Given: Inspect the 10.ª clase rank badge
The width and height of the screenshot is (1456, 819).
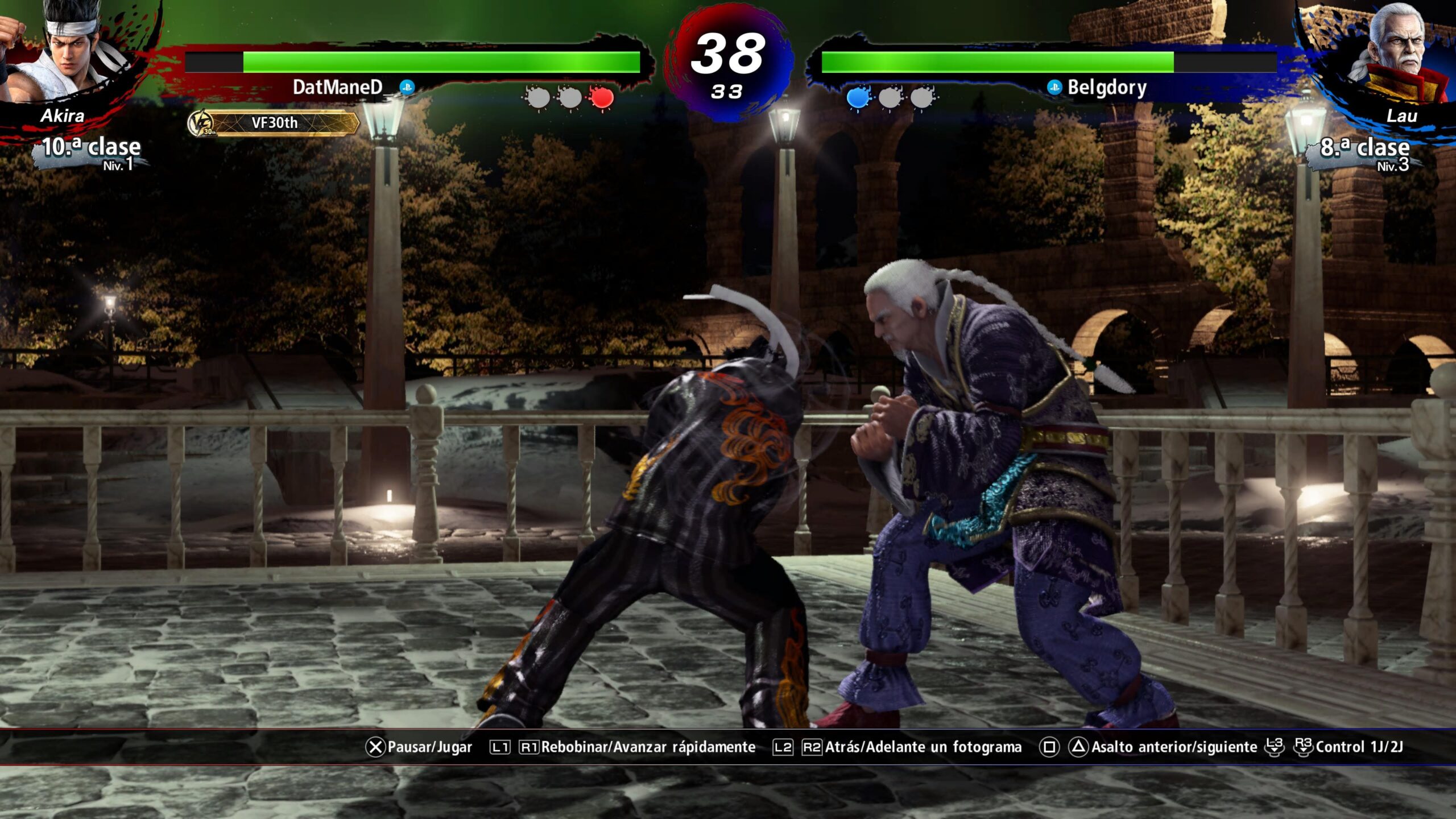Looking at the screenshot, I should (91, 152).
